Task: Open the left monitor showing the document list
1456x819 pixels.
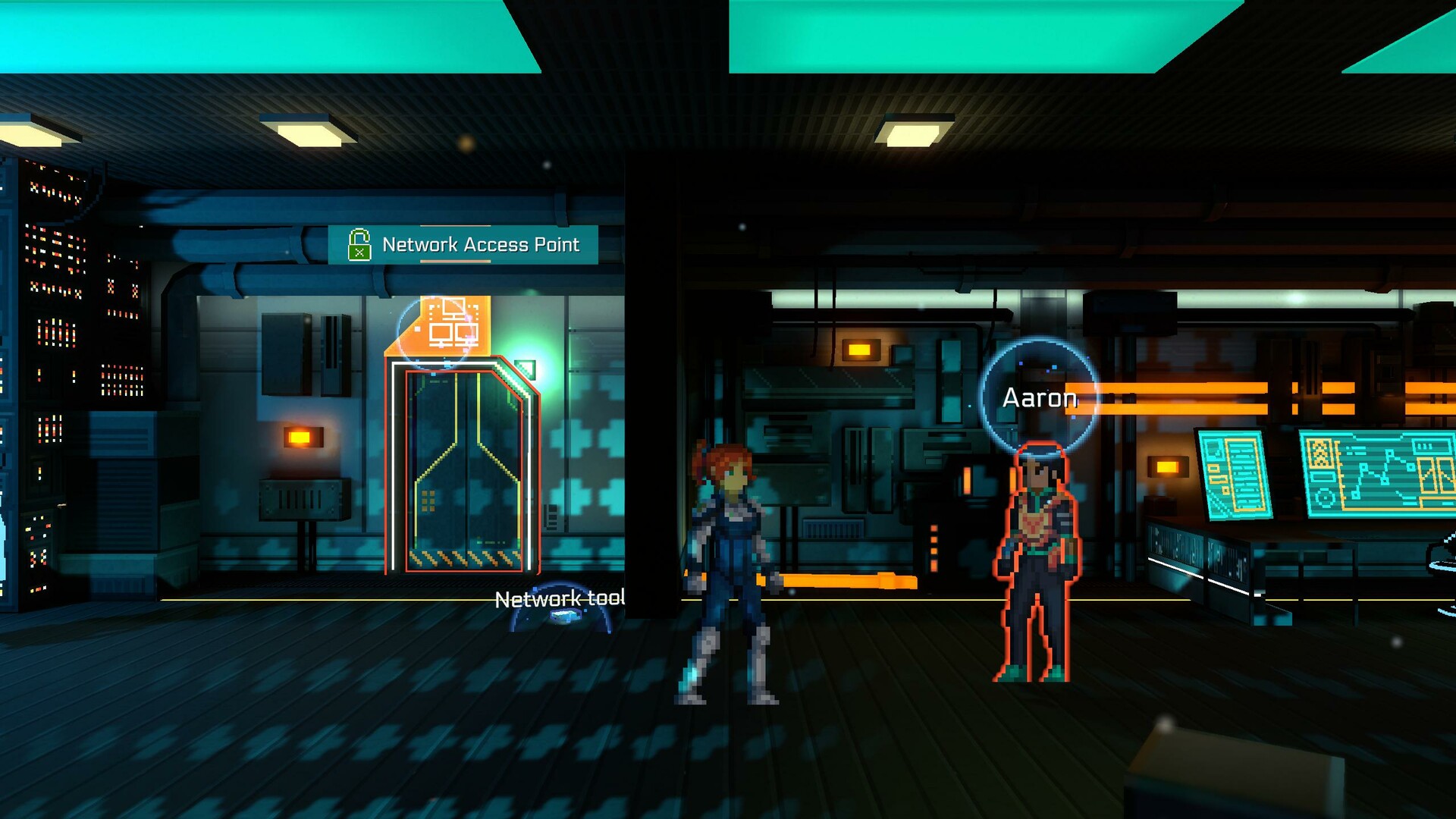Action: tap(1235, 475)
